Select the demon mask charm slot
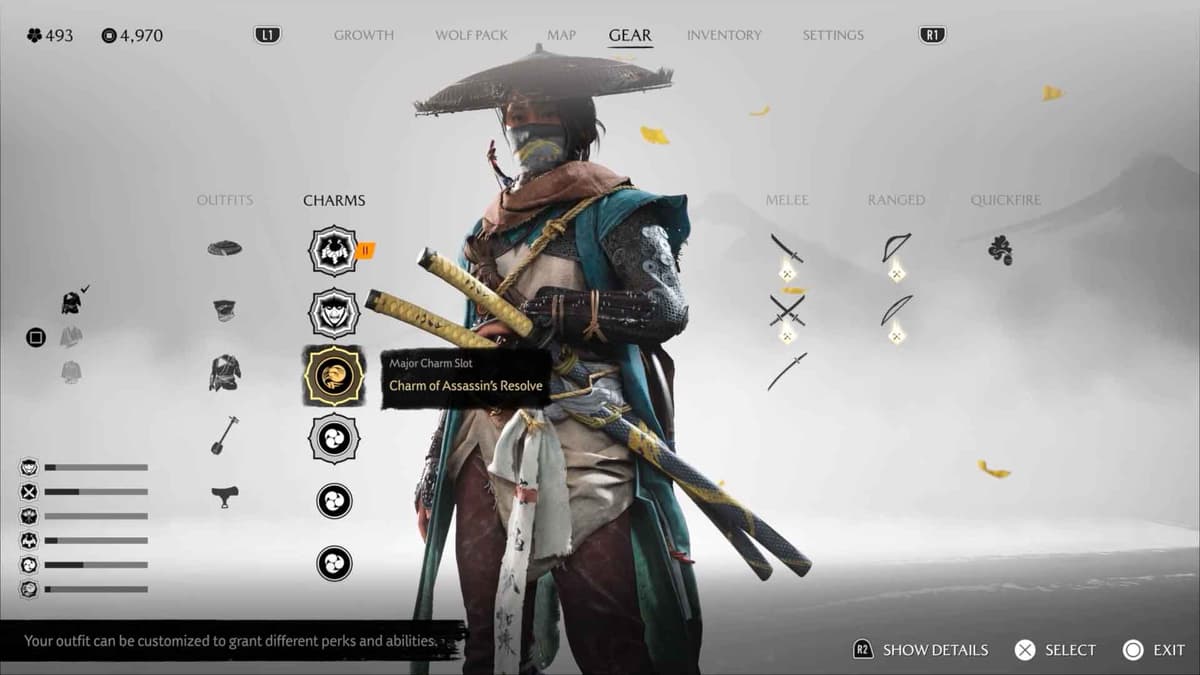 333,312
